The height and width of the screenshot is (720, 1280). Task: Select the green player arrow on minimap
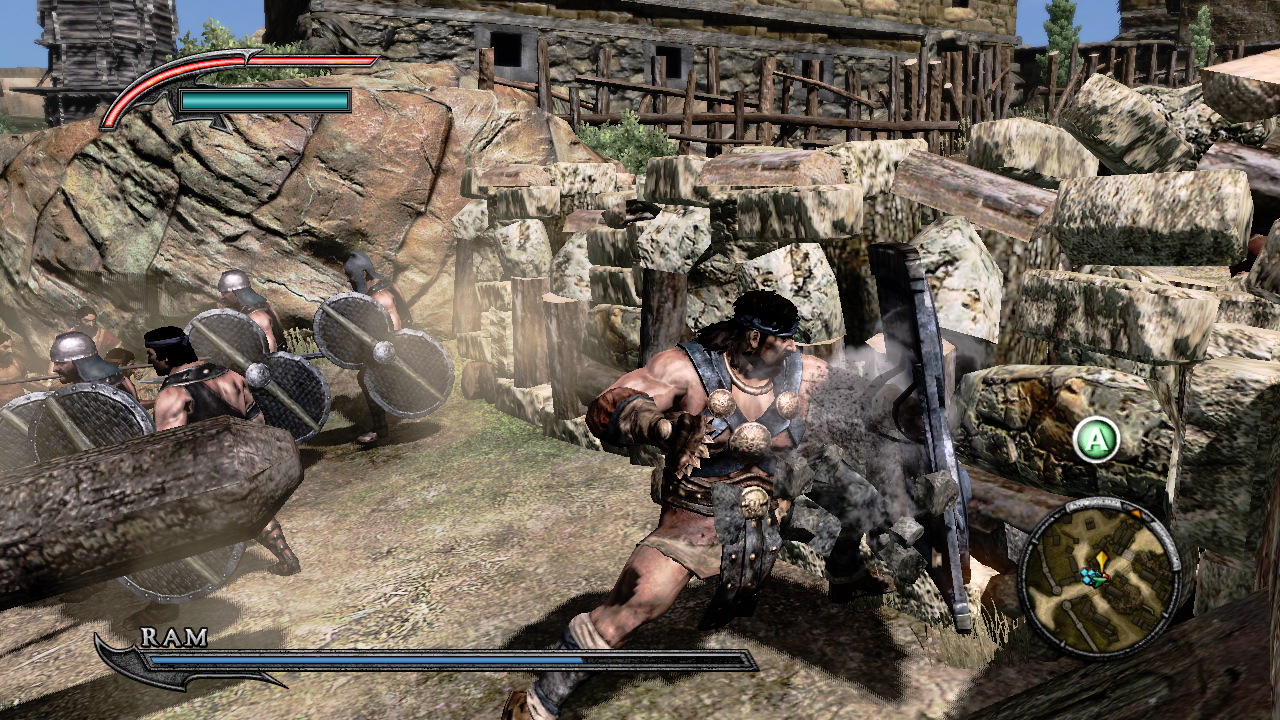pos(1098,581)
